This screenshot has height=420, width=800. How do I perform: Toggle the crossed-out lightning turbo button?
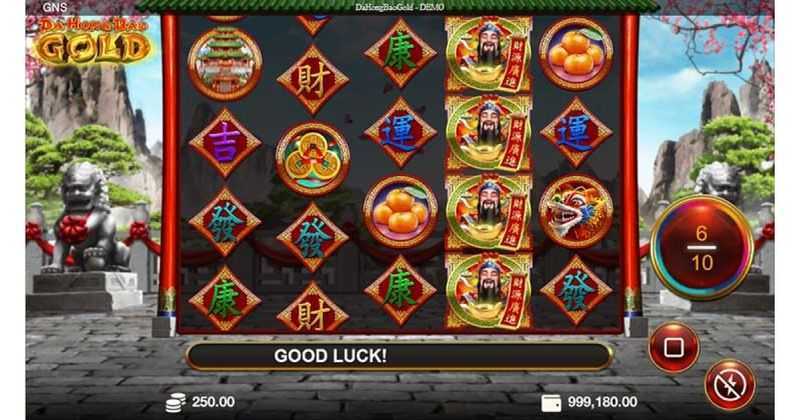tap(729, 385)
